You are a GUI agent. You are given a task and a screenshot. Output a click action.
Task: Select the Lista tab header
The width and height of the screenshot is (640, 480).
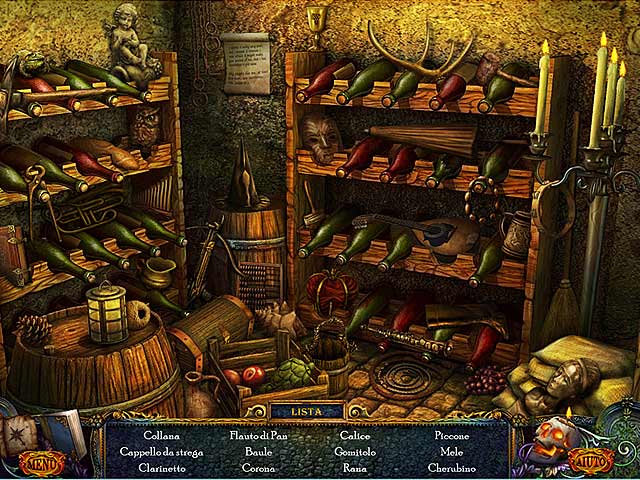pyautogui.click(x=307, y=410)
